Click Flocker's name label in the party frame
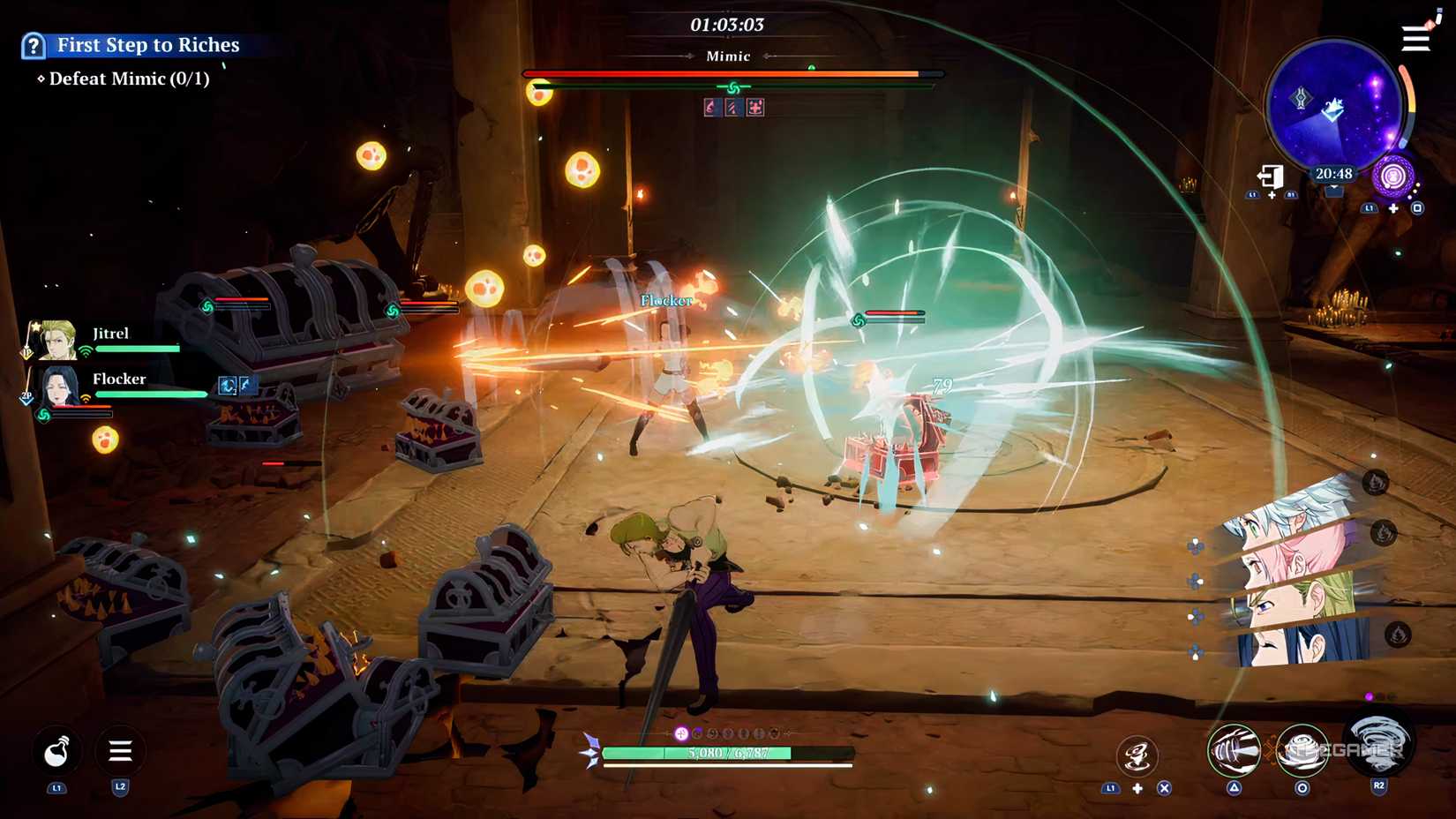1456x819 pixels. point(119,379)
